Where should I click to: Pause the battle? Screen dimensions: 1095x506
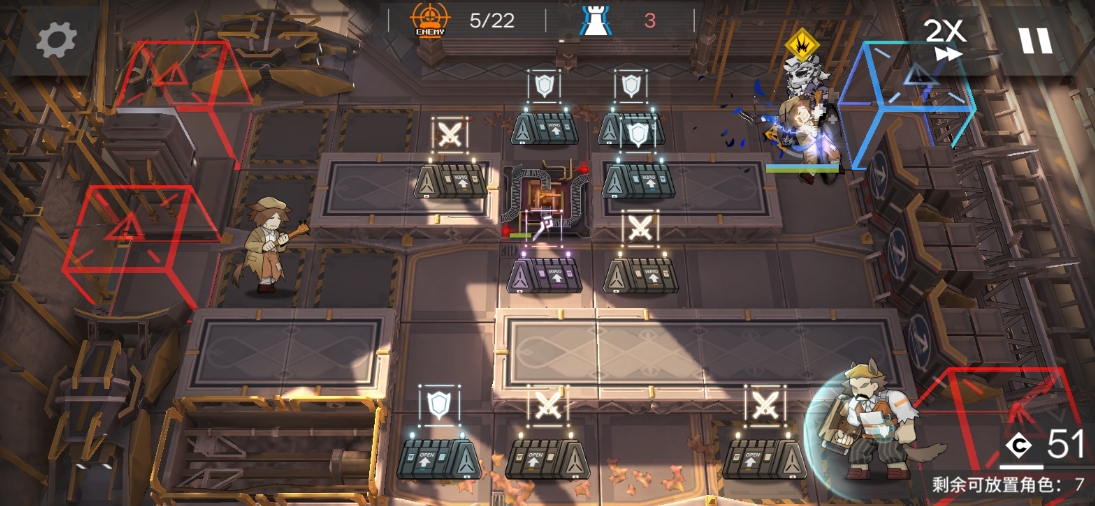[x=1035, y=40]
